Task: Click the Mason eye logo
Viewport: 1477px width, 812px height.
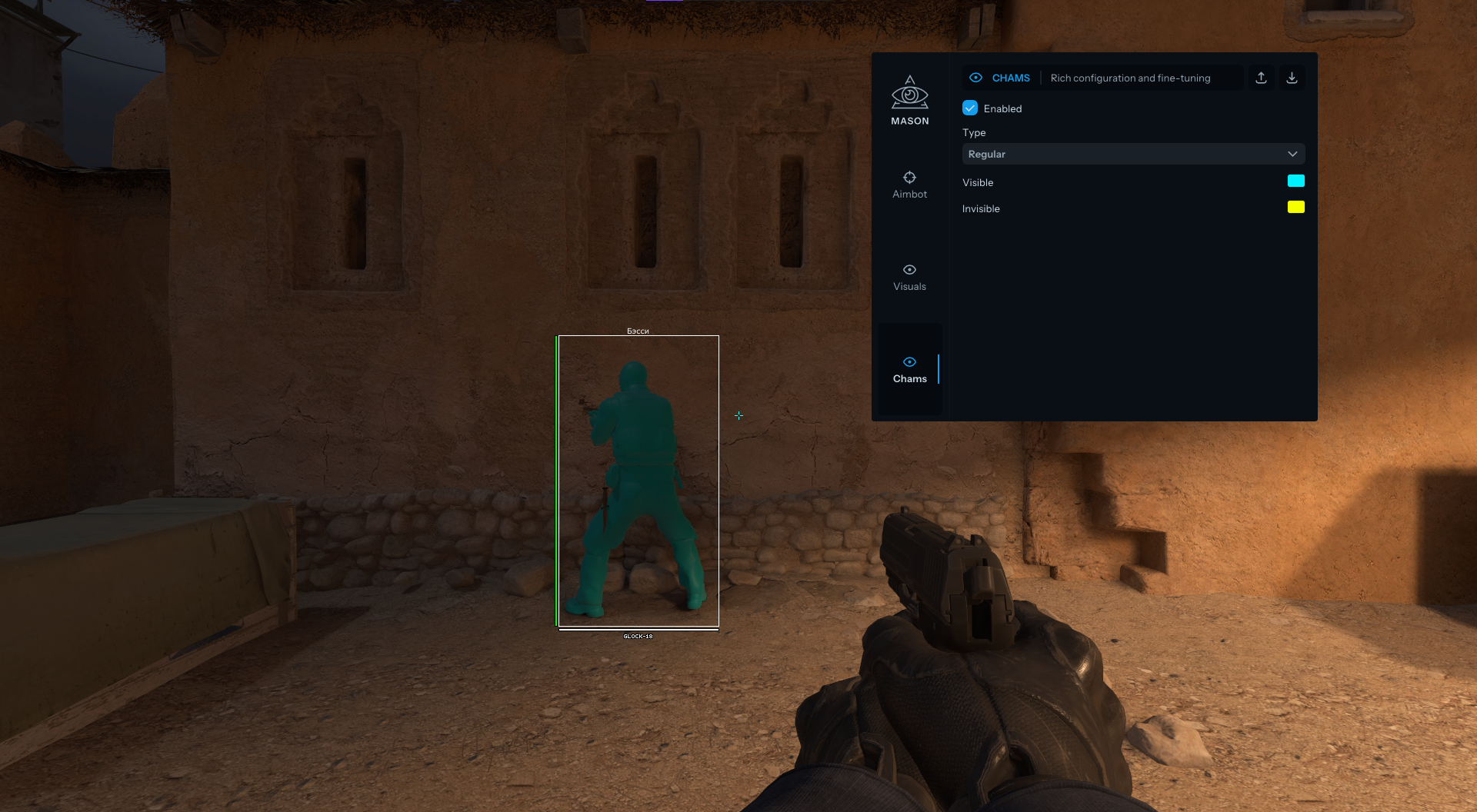Action: click(910, 93)
